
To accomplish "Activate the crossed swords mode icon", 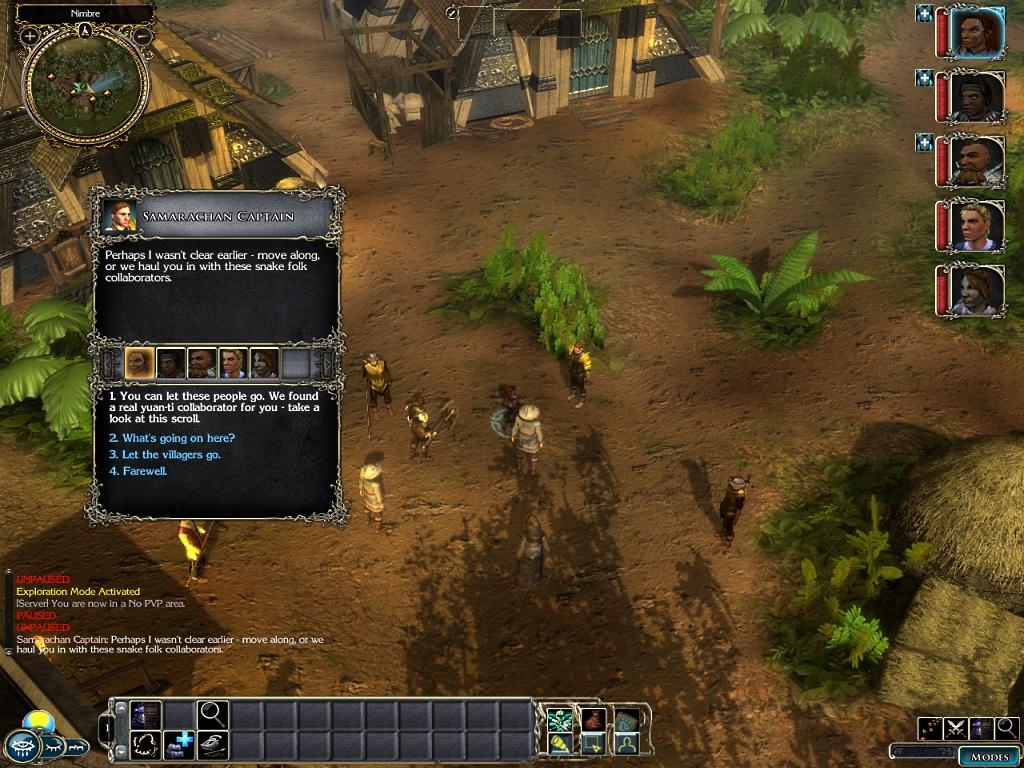I will tap(955, 728).
